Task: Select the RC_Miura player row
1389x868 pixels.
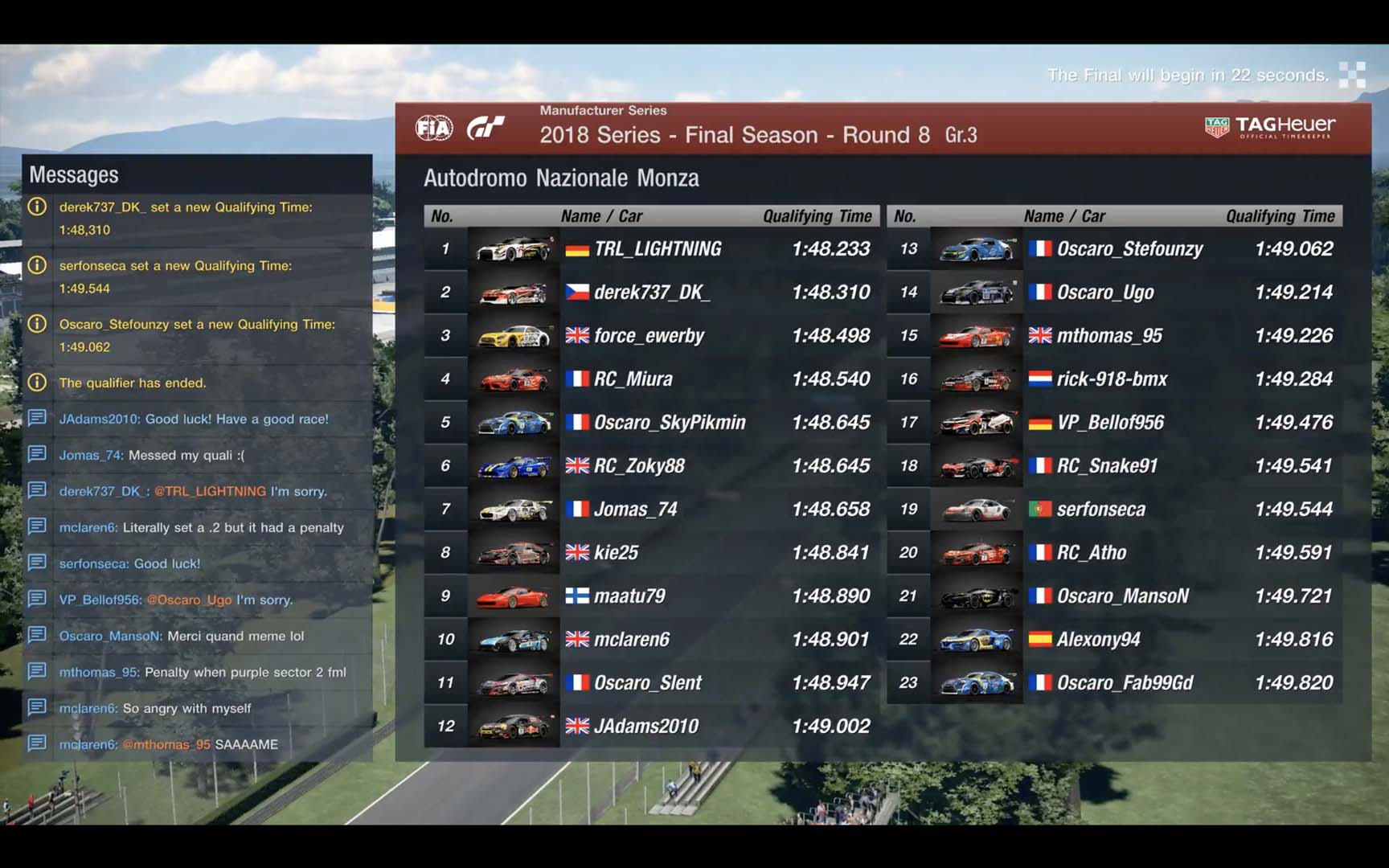Action: coord(633,379)
